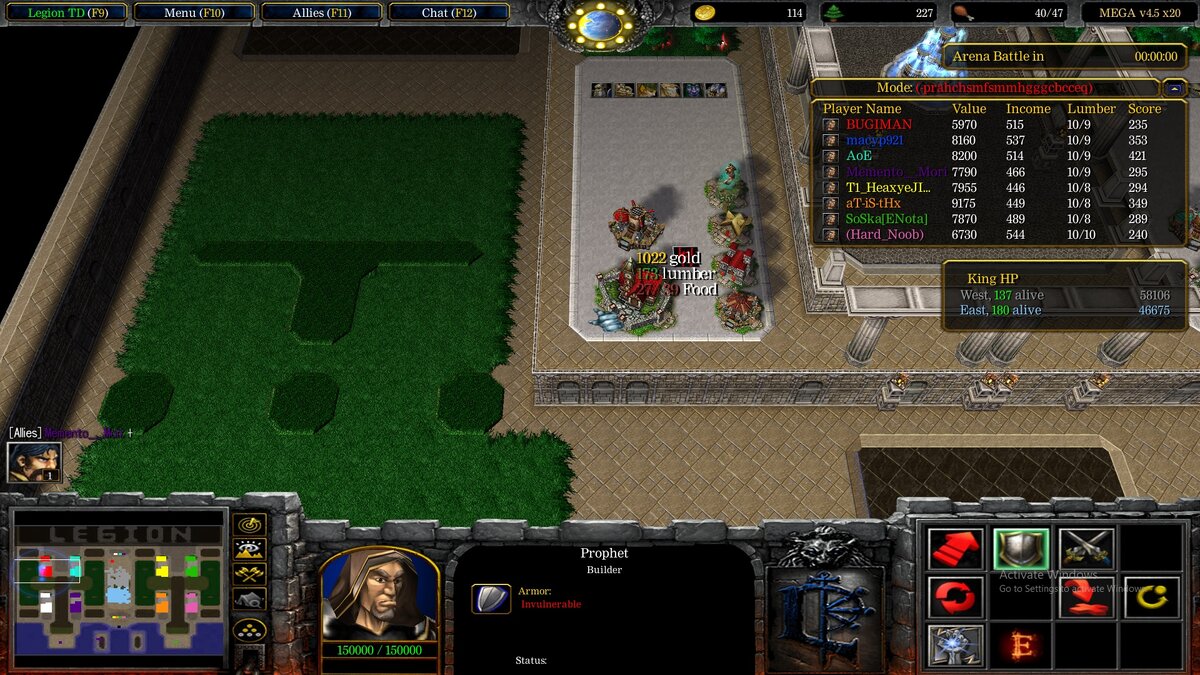
Task: Open the Chat log (F12)
Action: pos(448,13)
